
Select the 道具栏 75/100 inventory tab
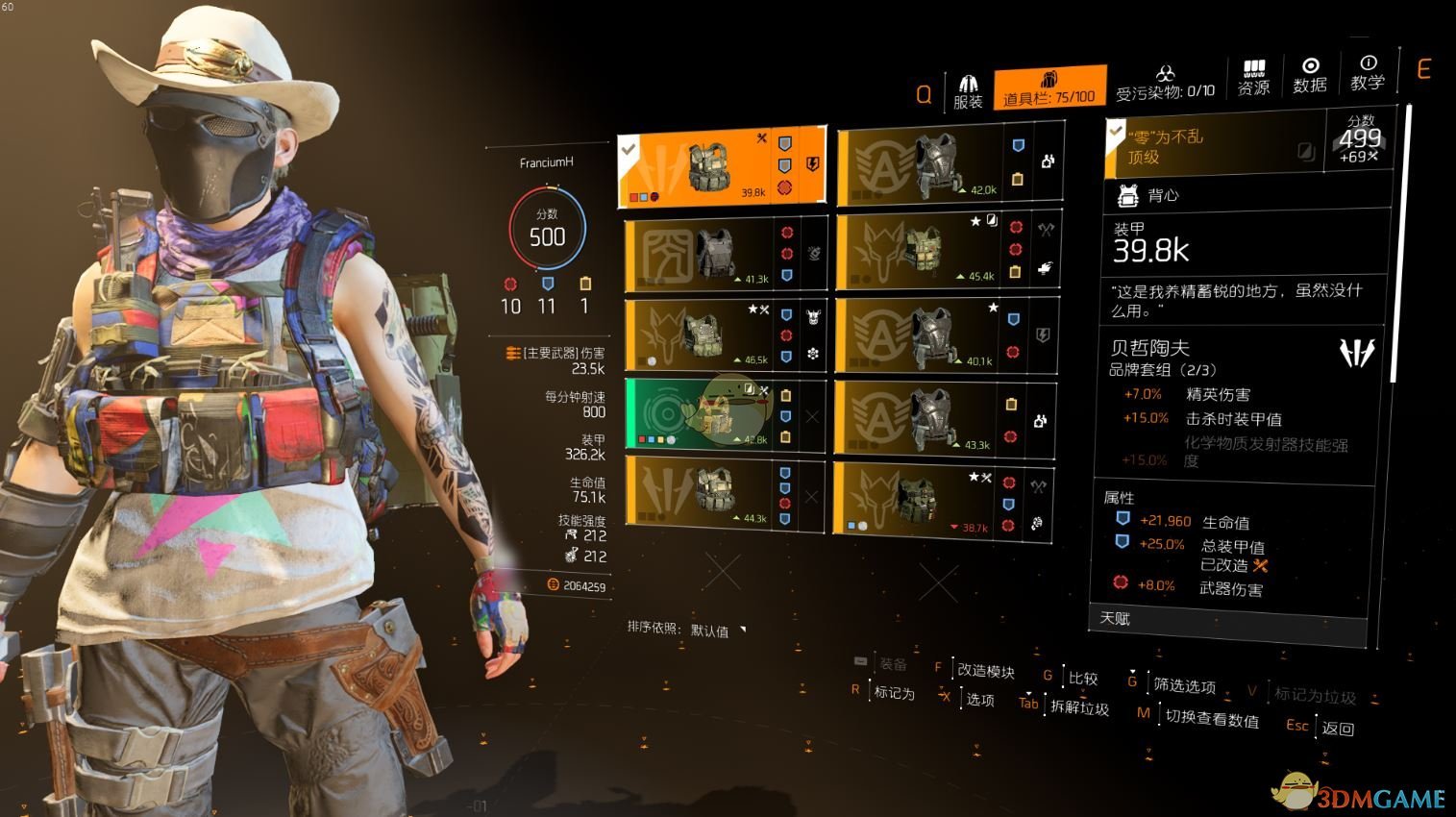[x=1049, y=88]
